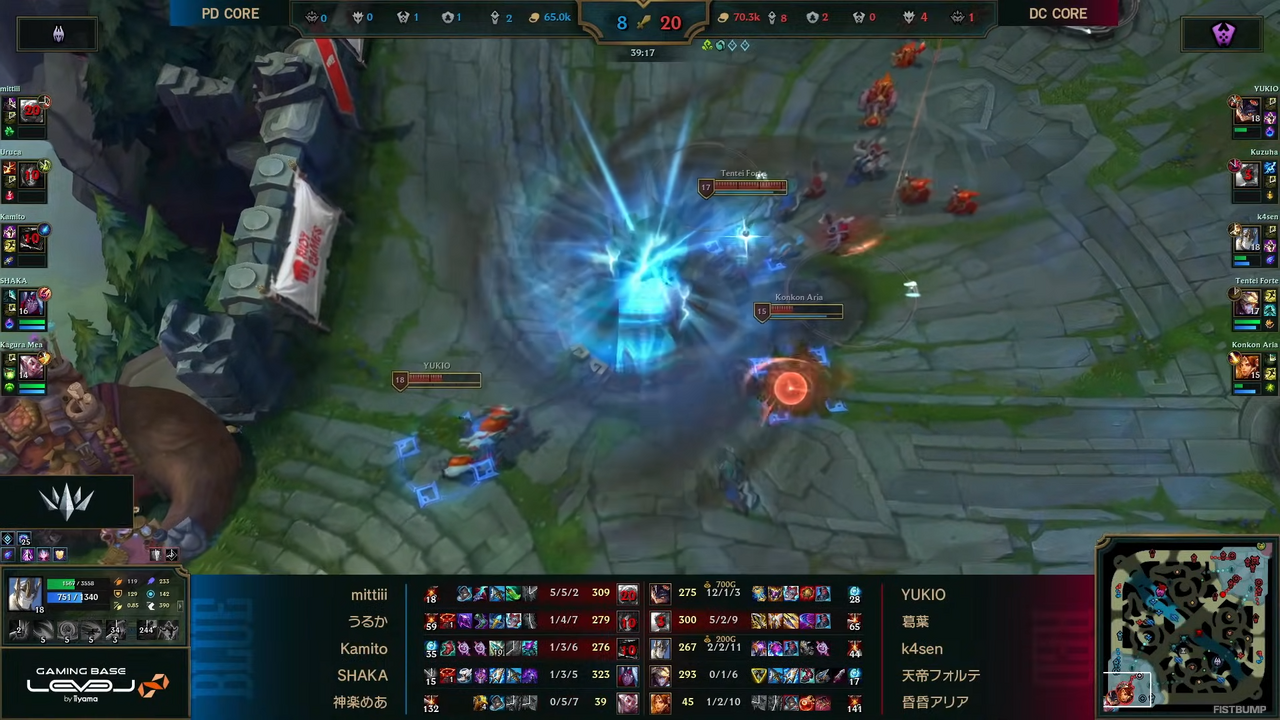Select the DC CORE team name tab
This screenshot has height=720, width=1280.
[1058, 13]
